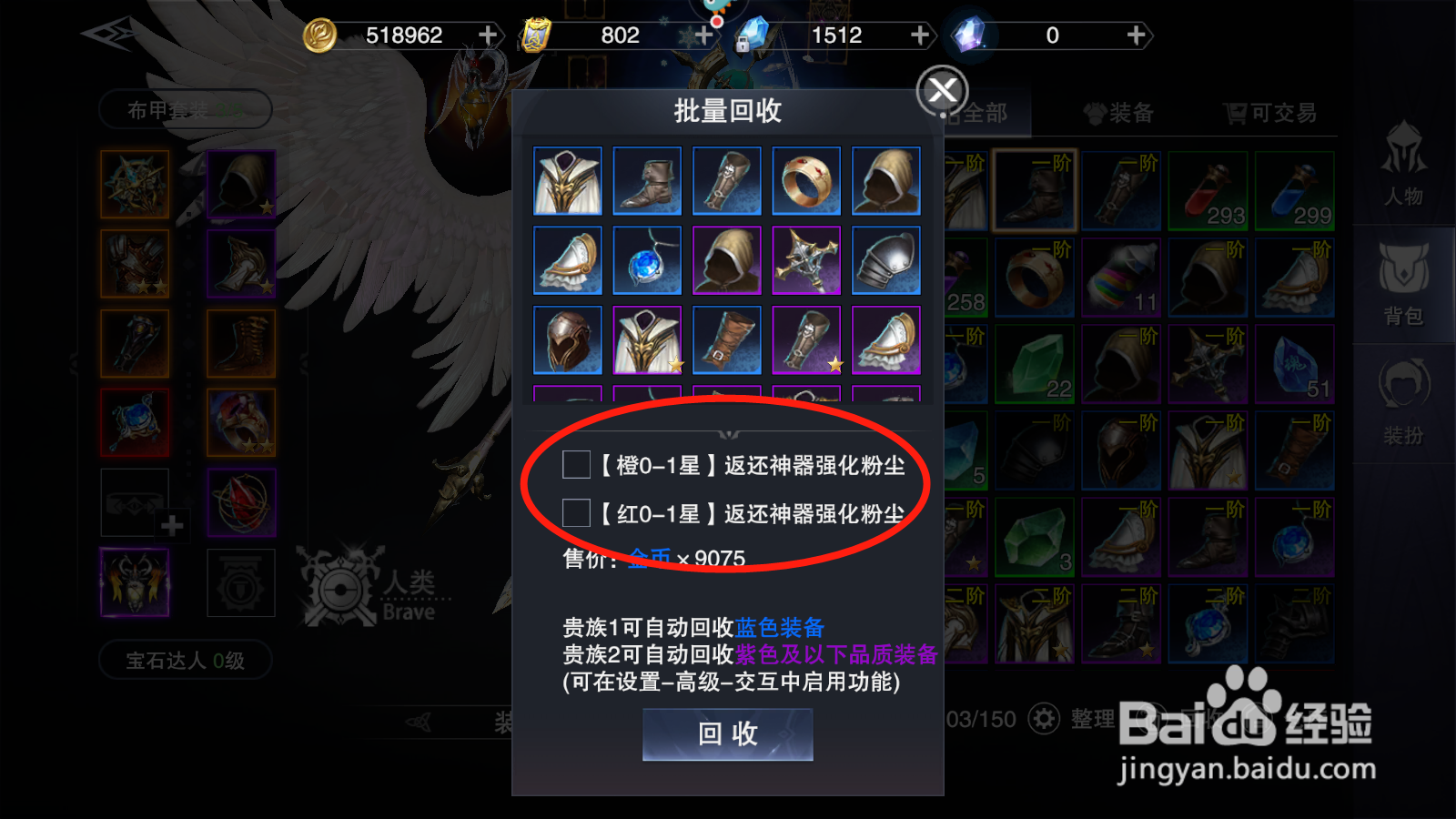Click the plus expander under belt slot
Screen dimensions: 1456x819
(x=170, y=526)
